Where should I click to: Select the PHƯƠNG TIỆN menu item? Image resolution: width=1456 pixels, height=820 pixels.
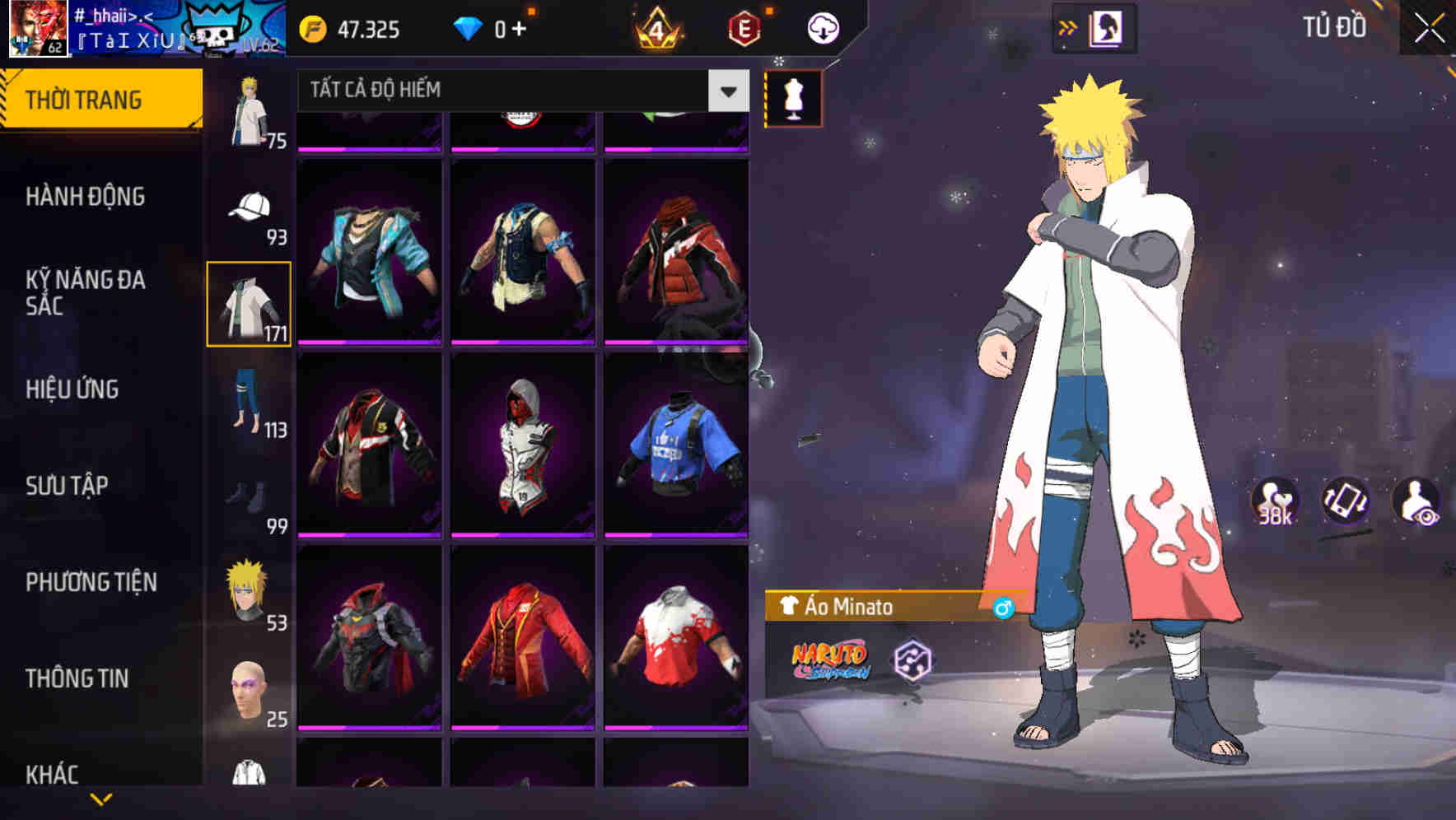[90, 582]
